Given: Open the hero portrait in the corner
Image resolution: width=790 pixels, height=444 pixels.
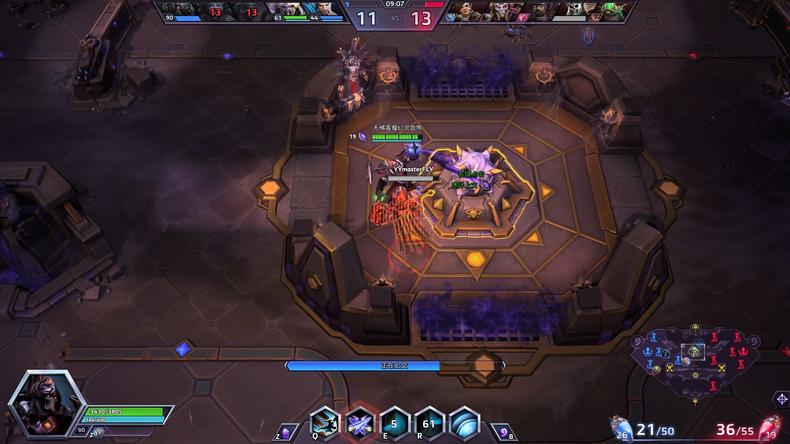Looking at the screenshot, I should click(x=38, y=405).
